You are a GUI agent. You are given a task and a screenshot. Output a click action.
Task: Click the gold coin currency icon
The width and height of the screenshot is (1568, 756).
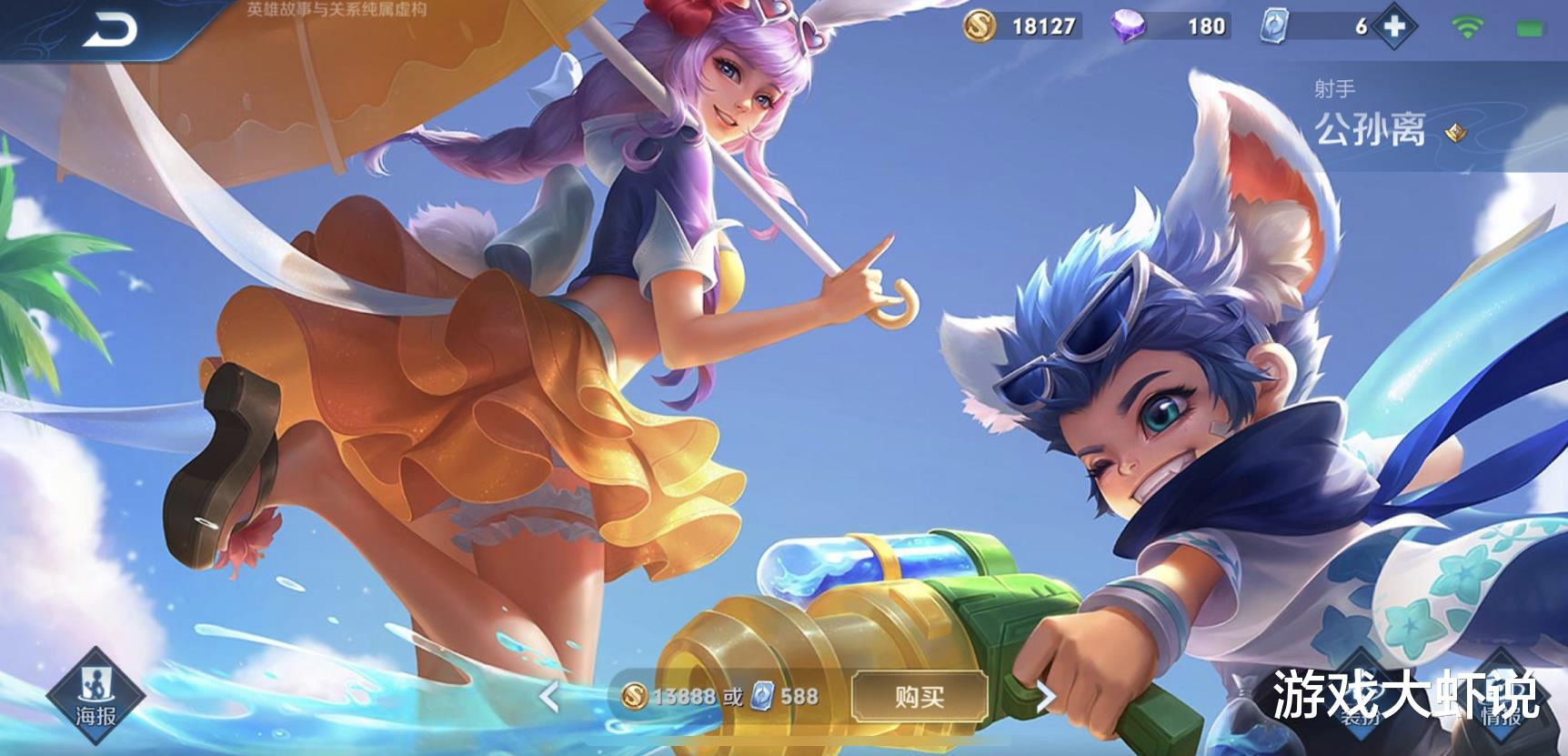978,27
